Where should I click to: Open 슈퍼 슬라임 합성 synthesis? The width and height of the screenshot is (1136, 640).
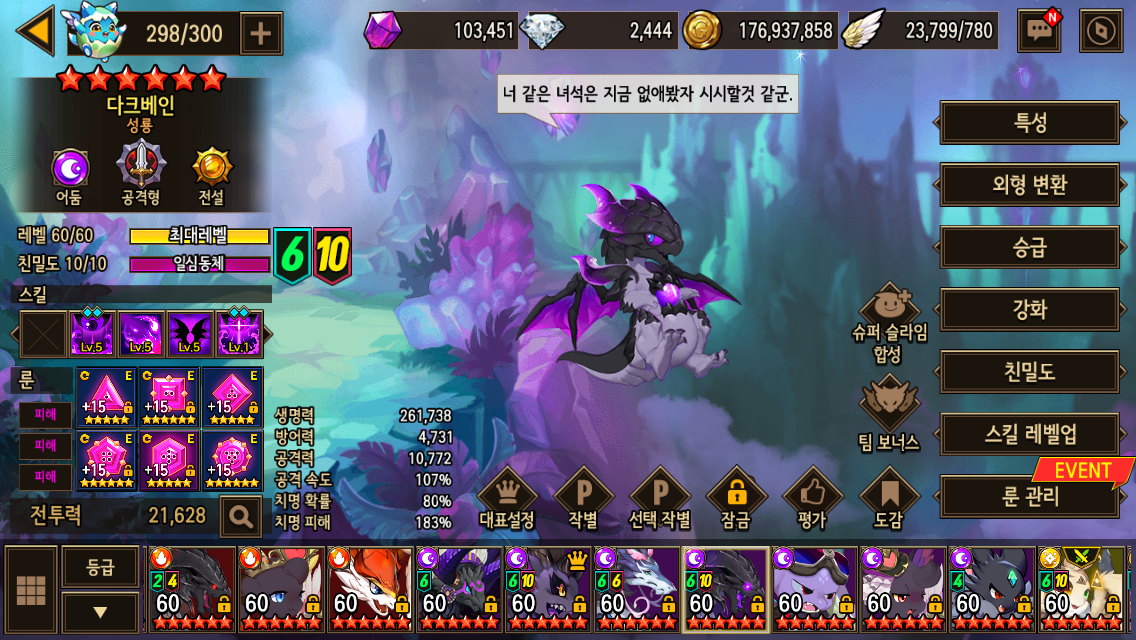[889, 318]
